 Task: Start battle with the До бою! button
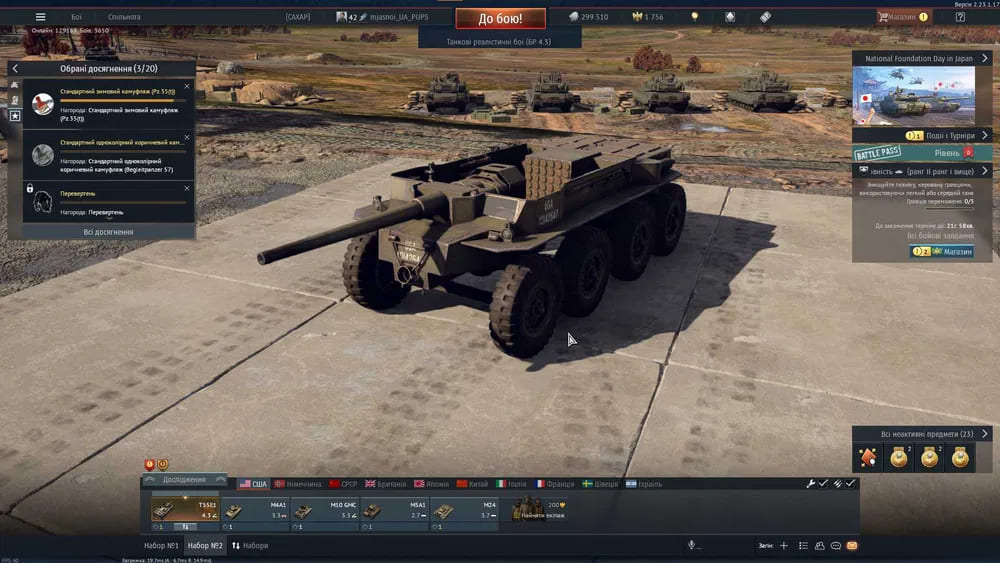pos(500,18)
